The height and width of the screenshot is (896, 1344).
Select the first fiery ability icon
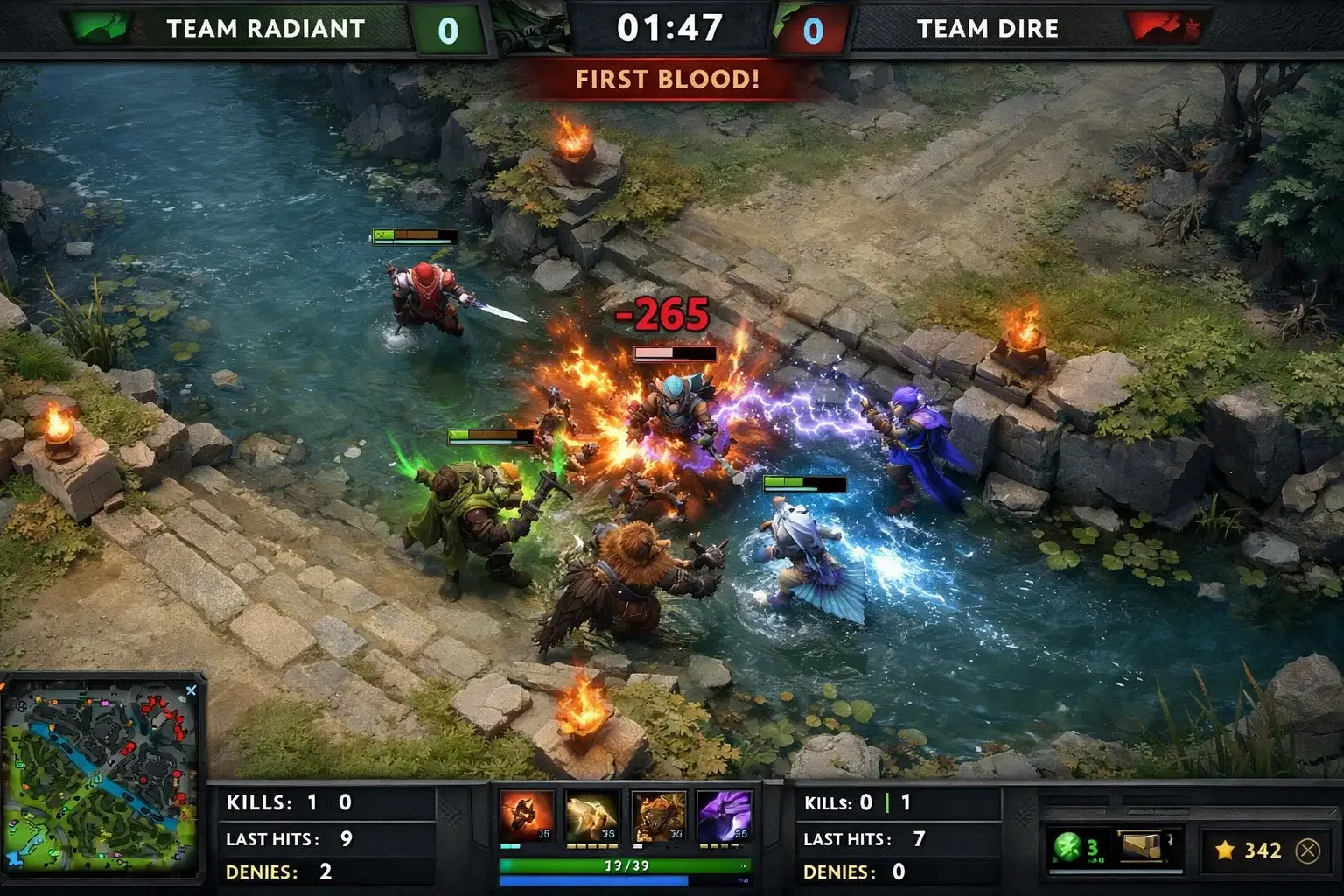click(x=527, y=815)
